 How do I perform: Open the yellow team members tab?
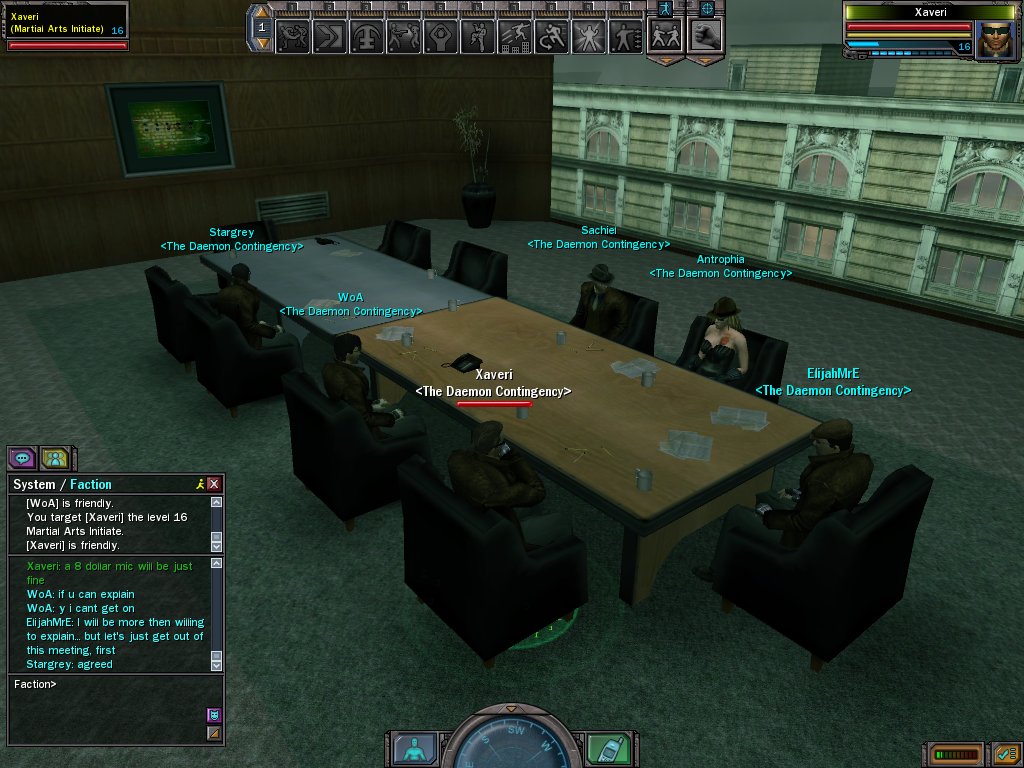(x=54, y=458)
